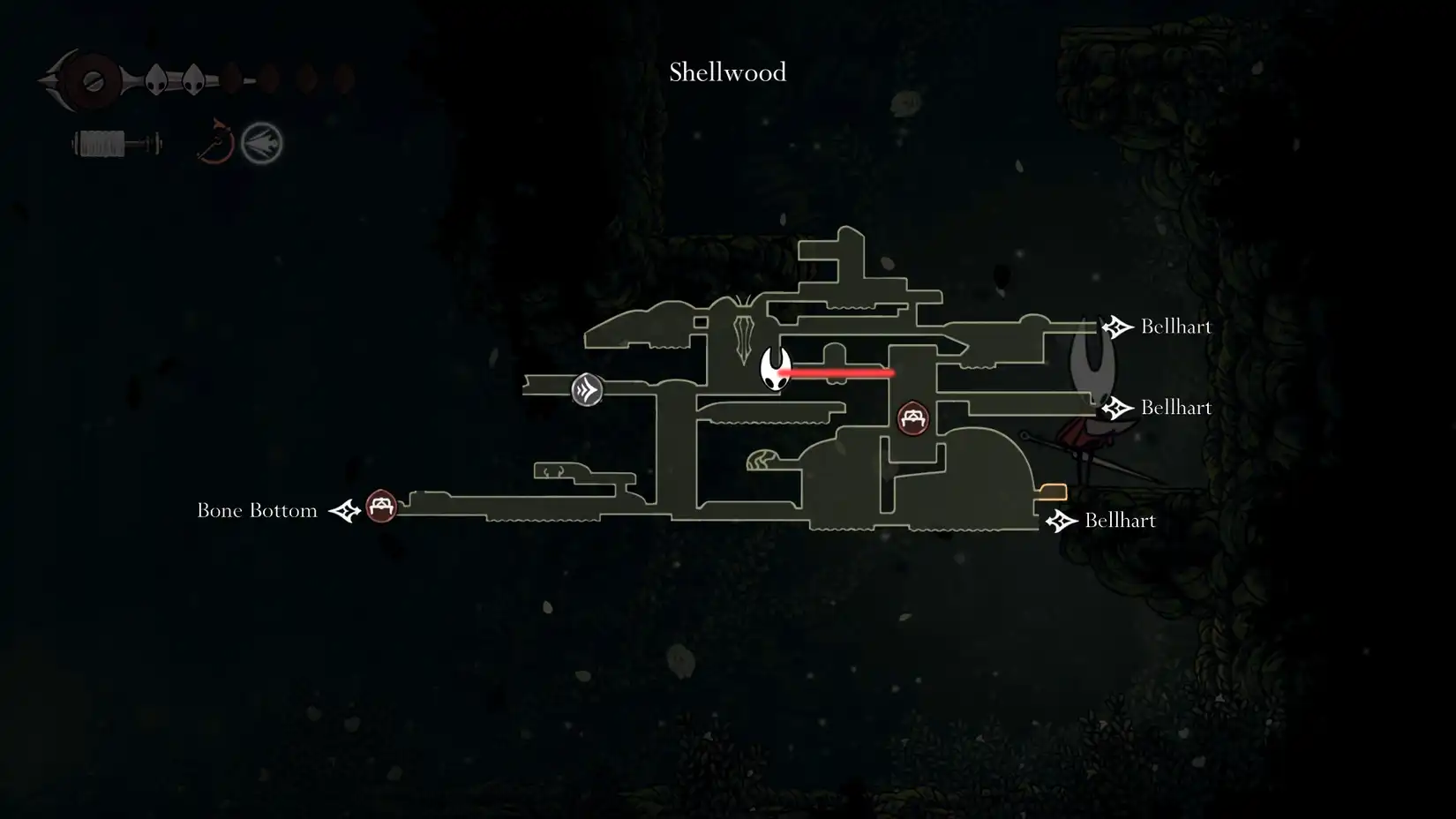Viewport: 1456px width, 819px height.
Task: Select the fast travel chevron icon on the map
Action: pos(585,388)
